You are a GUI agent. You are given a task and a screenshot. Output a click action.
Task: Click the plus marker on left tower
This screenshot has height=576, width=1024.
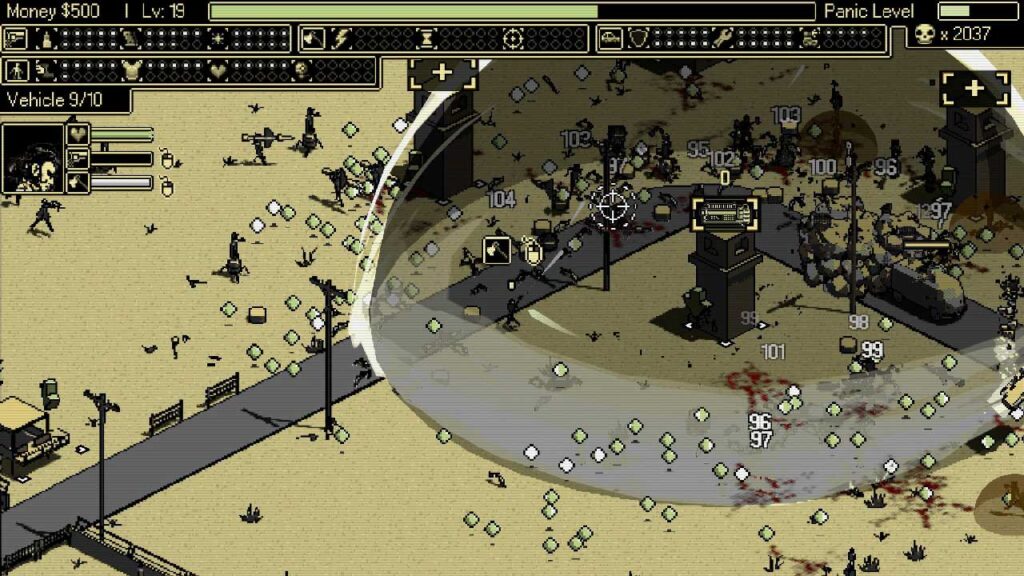coord(442,74)
